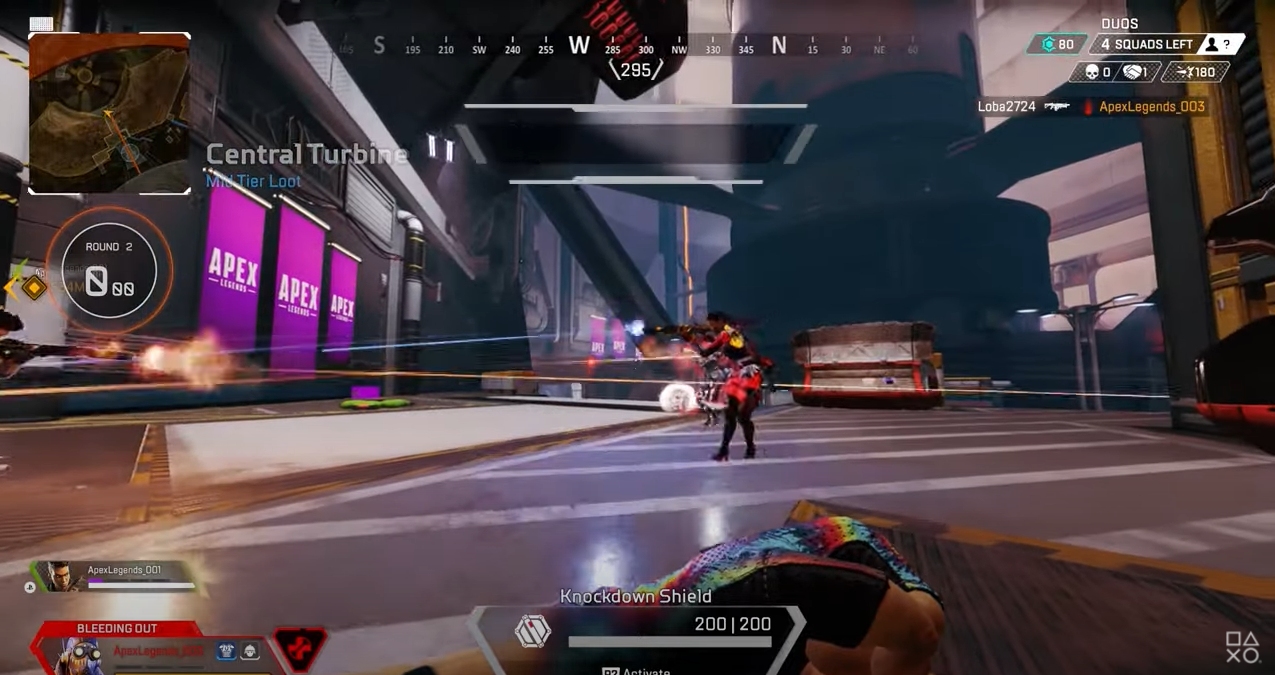Click the Knockdown Shield icon
The image size is (1275, 675).
(x=532, y=632)
